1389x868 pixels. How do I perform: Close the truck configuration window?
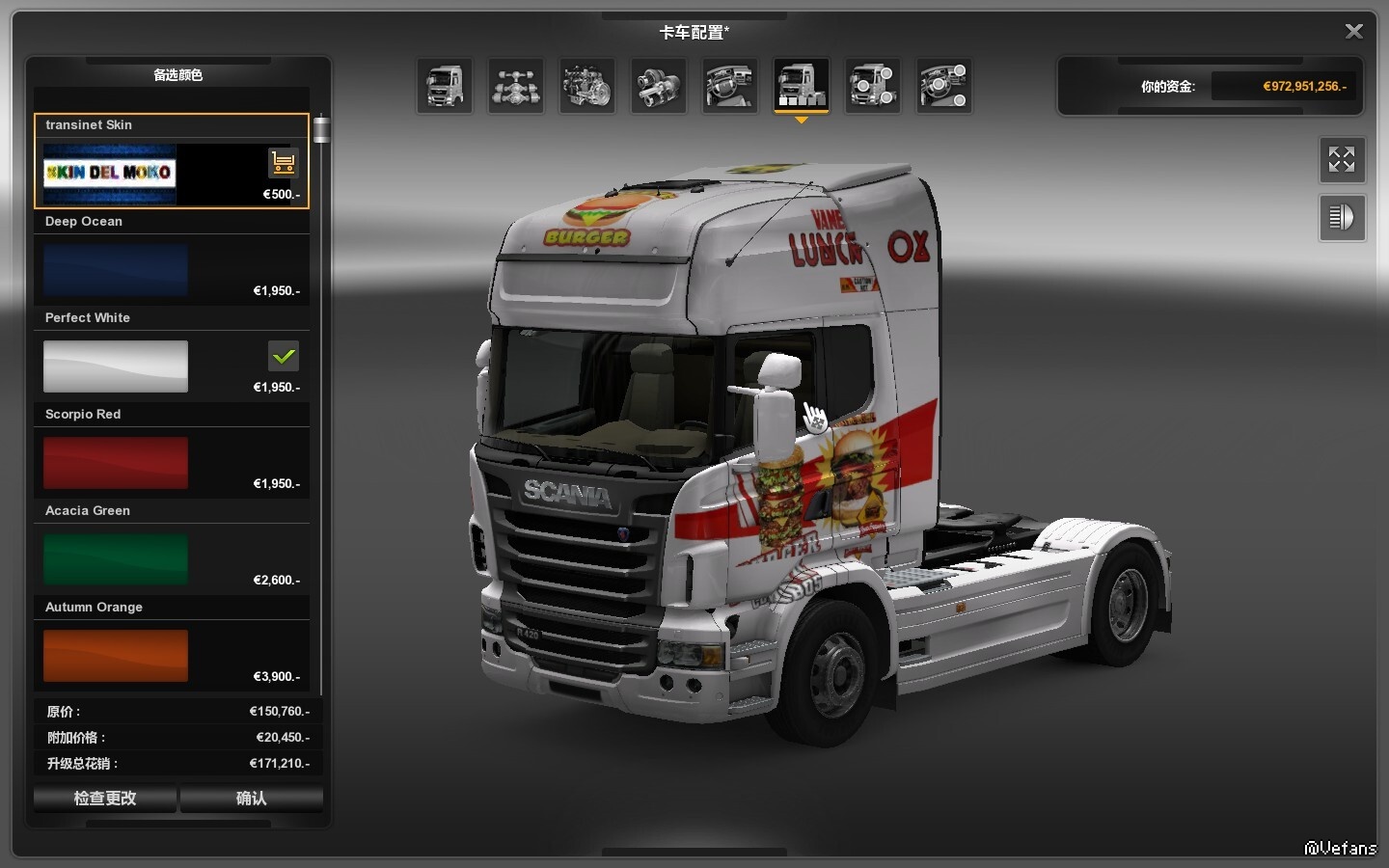[x=1353, y=32]
